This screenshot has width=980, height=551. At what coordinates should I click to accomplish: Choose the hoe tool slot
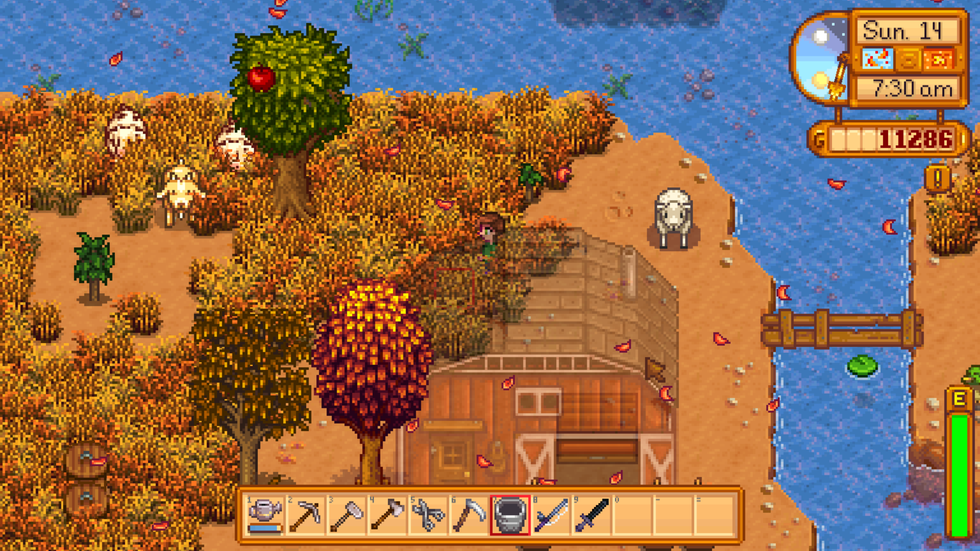click(346, 515)
